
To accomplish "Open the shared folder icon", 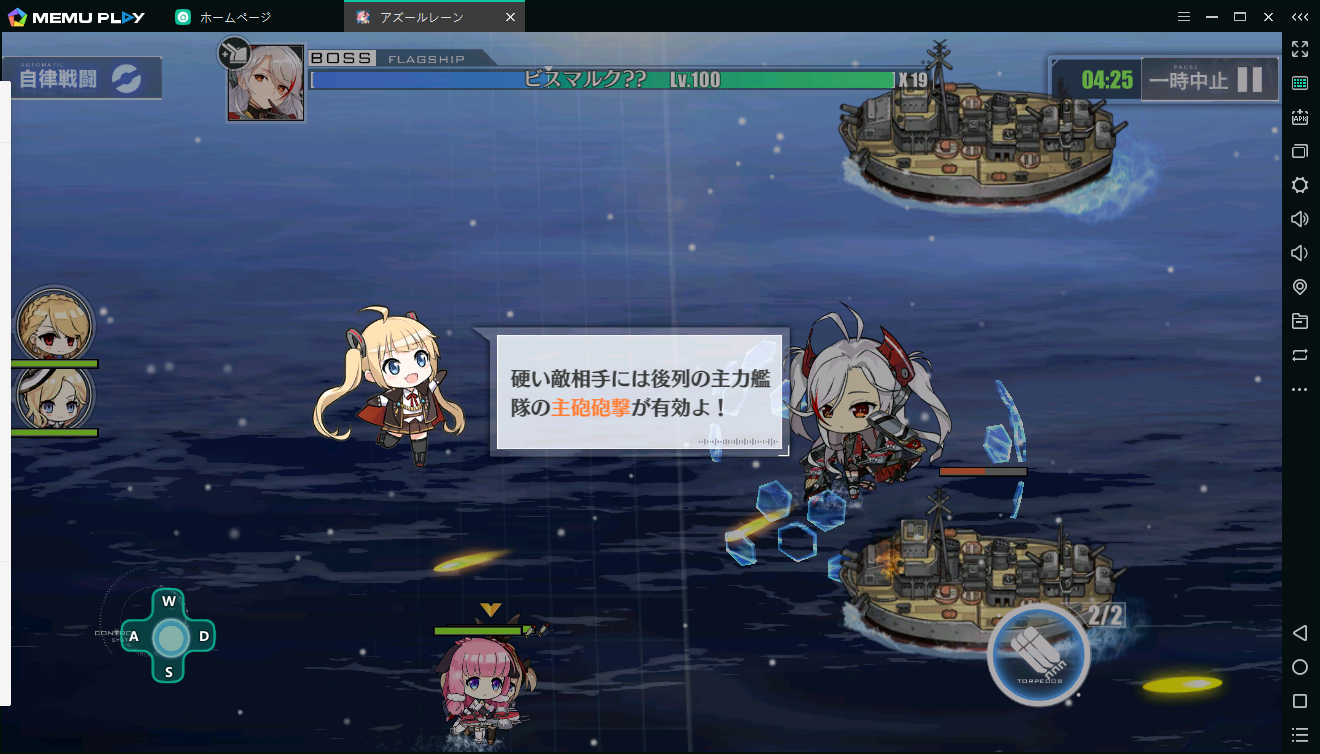I will [x=1299, y=321].
